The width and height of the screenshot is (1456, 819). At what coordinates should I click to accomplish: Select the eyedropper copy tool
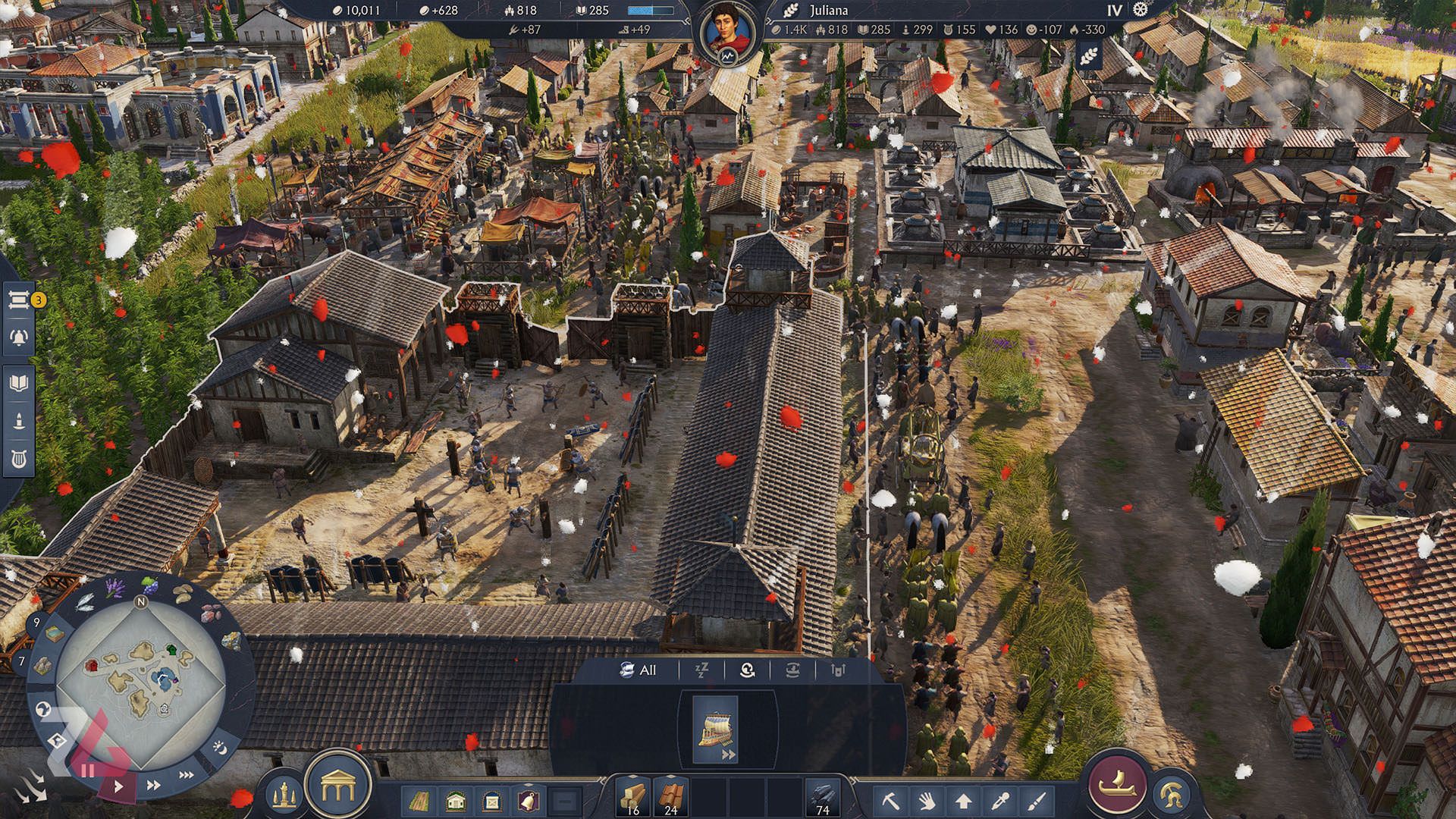click(x=1000, y=800)
